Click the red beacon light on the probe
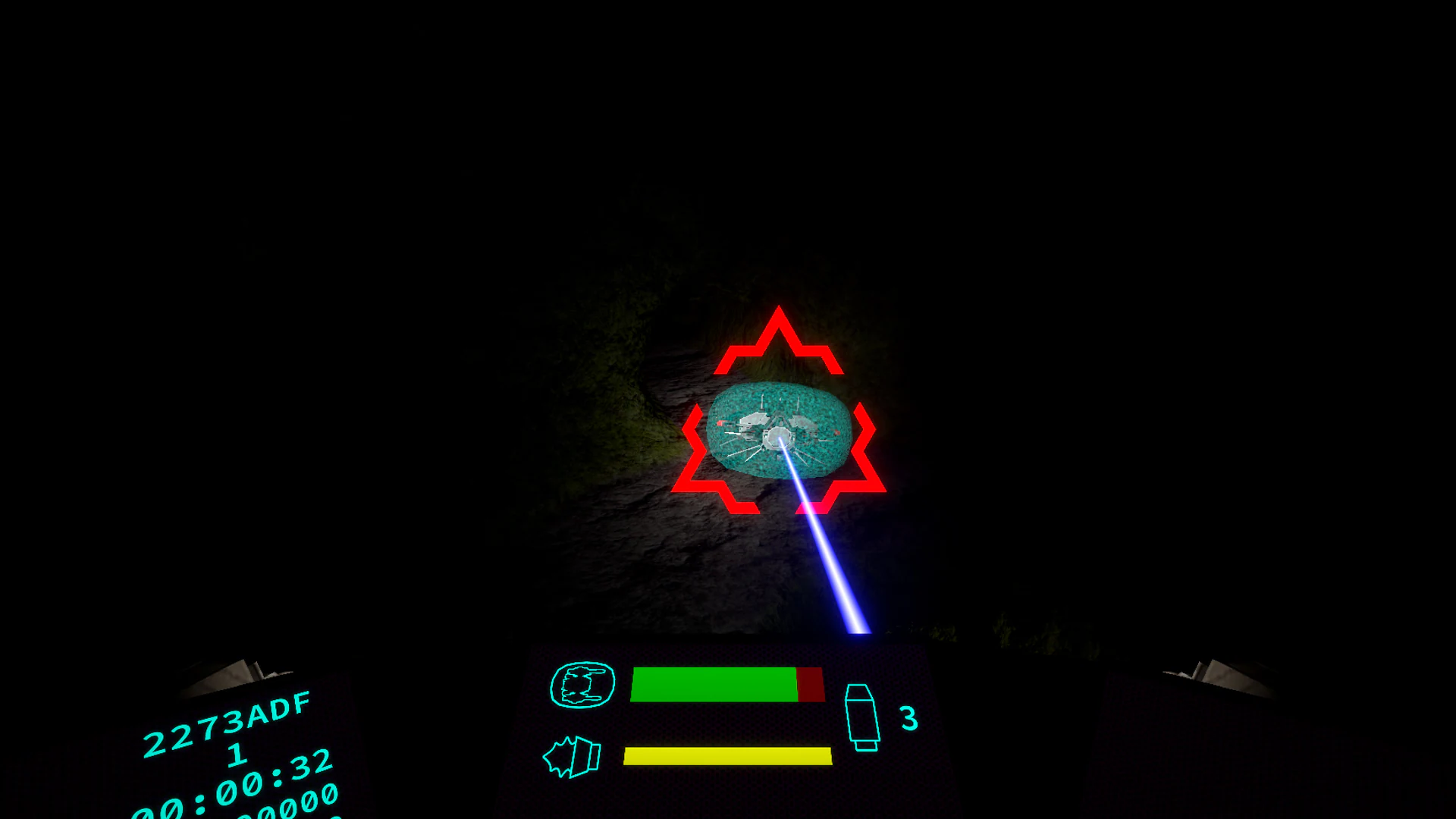The height and width of the screenshot is (819, 1456). [x=719, y=423]
